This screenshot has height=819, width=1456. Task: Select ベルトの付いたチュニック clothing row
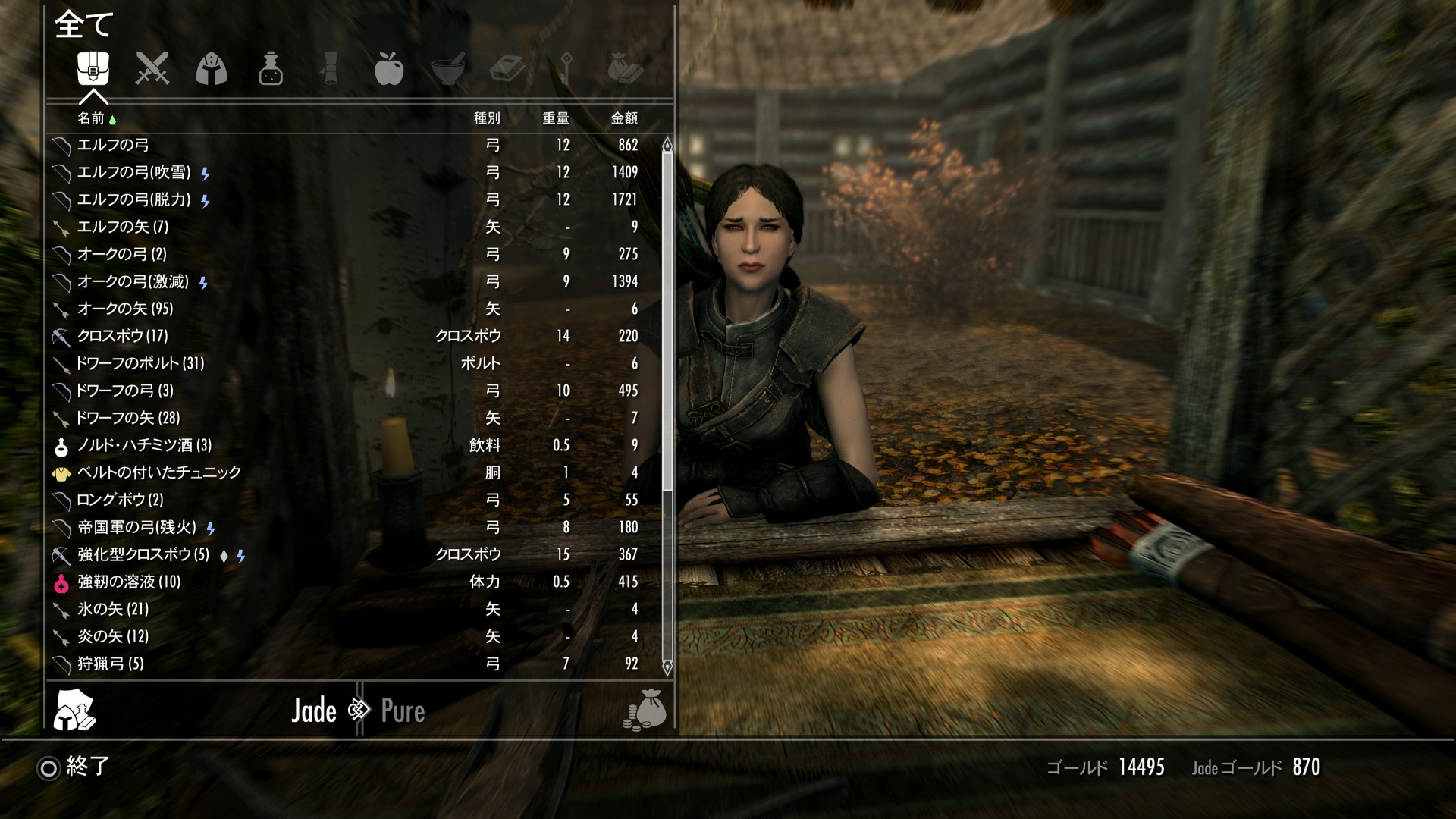pyautogui.click(x=159, y=472)
